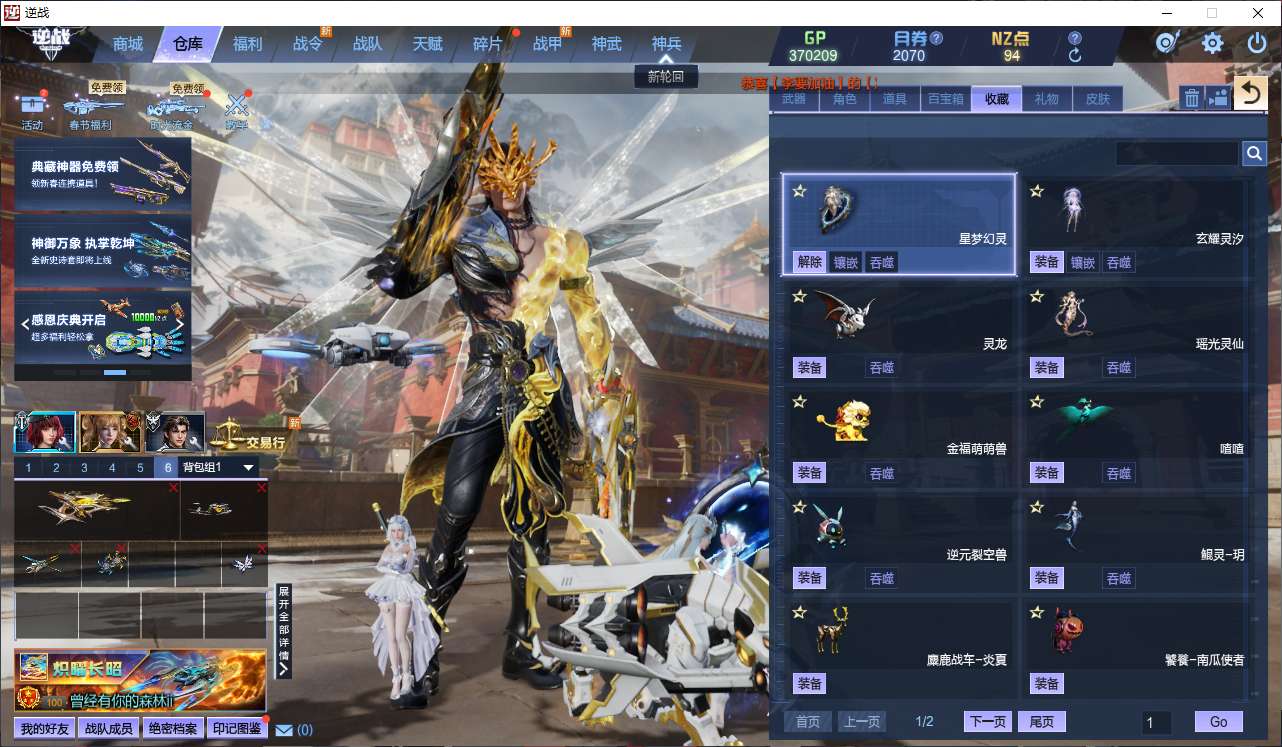The width and height of the screenshot is (1282, 747).
Task: Switch to the 福利 welfare menu
Action: click(247, 44)
